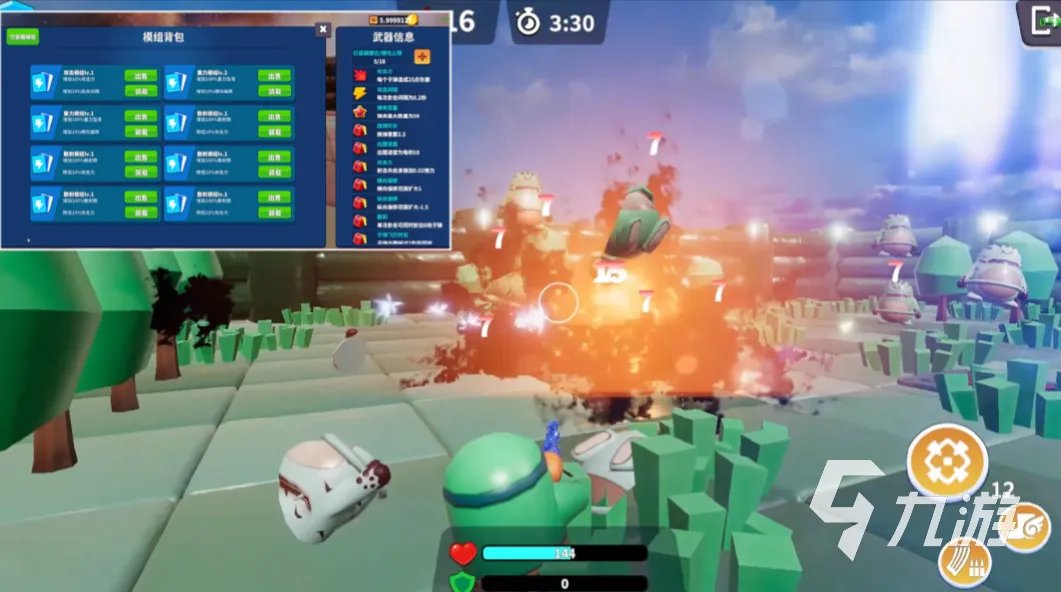Activate the winged boot dash ability
The height and width of the screenshot is (592, 1061).
tap(1025, 526)
